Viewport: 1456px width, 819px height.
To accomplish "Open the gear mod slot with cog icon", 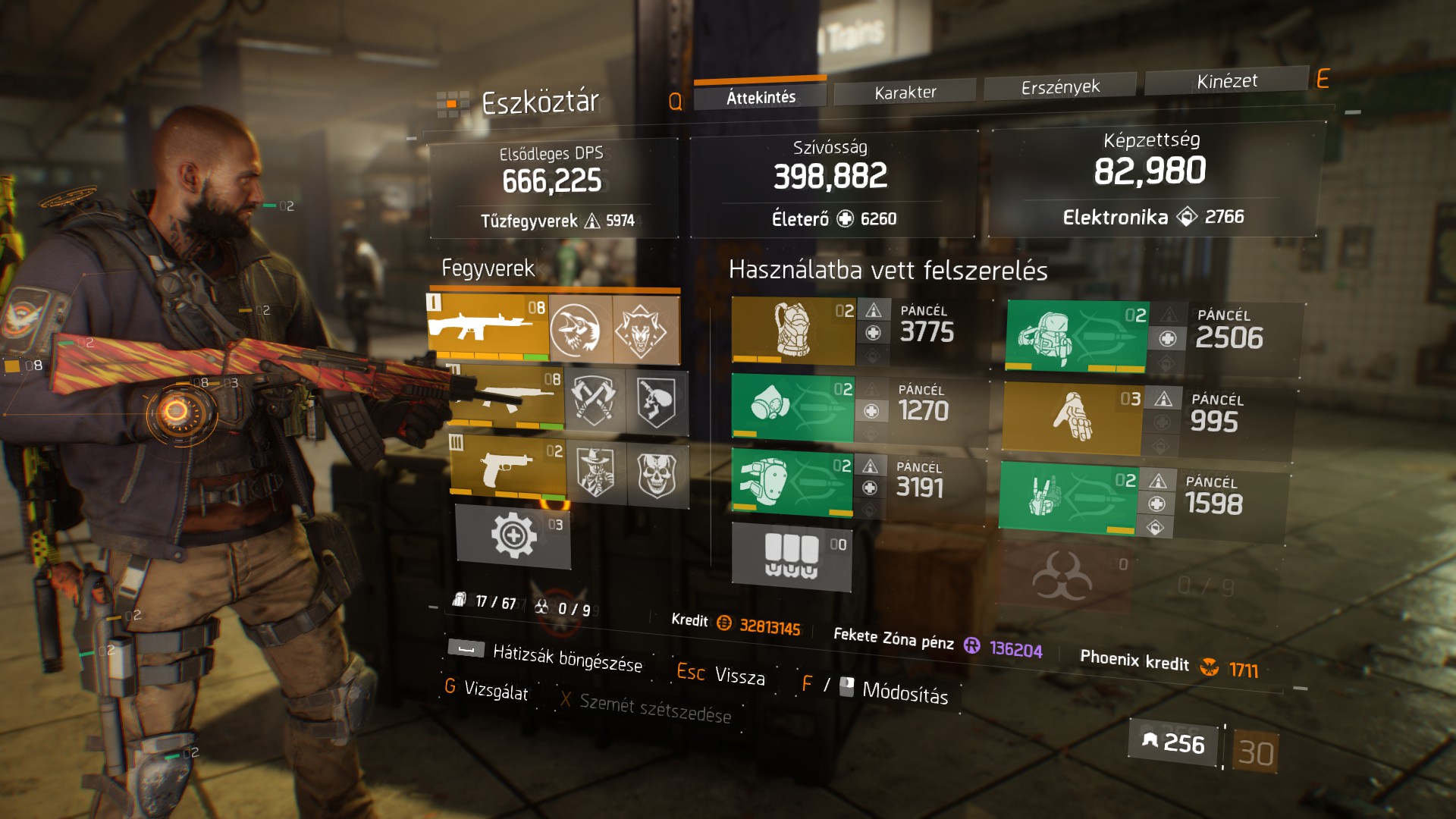I will [513, 535].
